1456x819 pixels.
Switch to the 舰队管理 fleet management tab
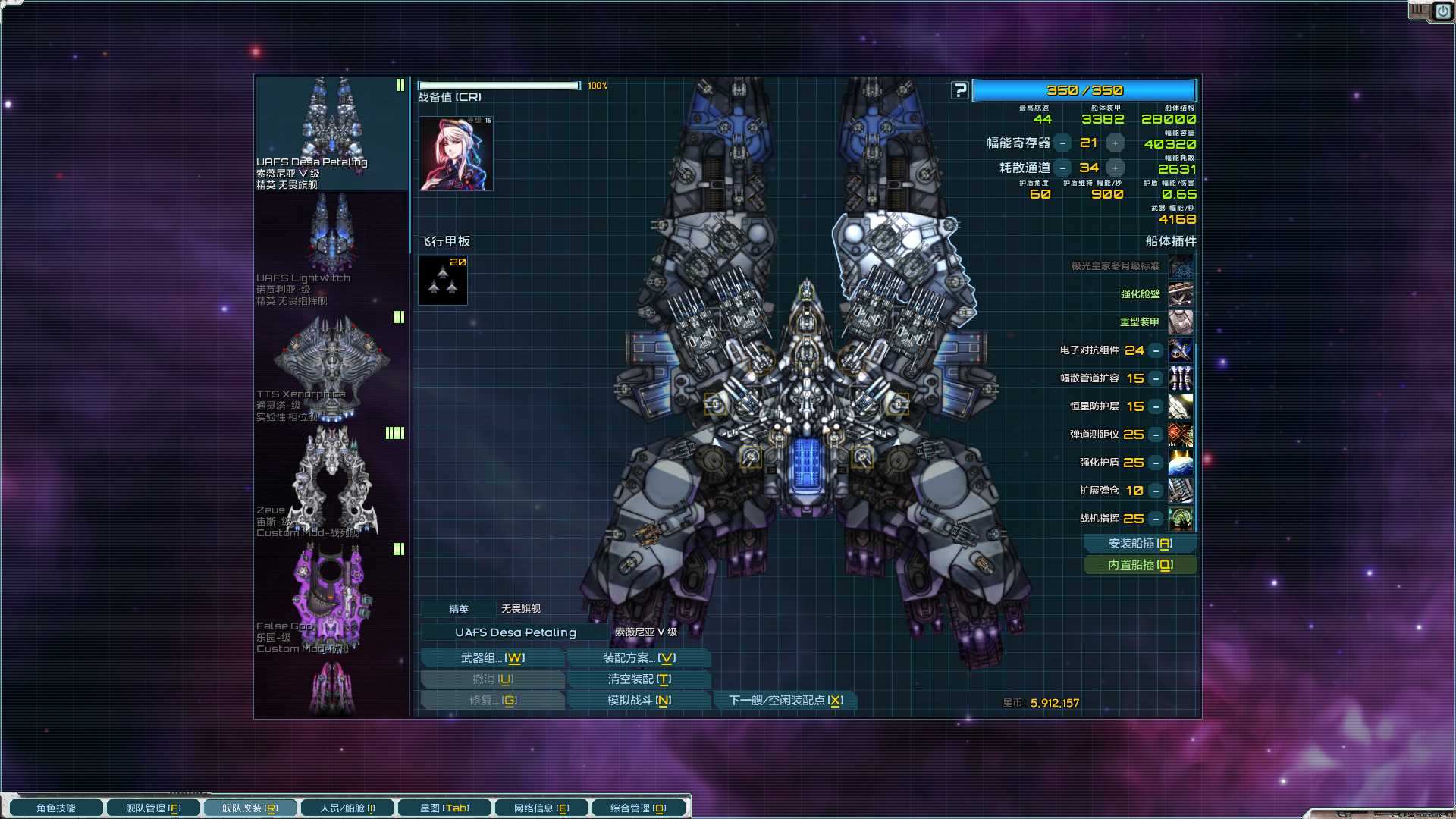152,808
